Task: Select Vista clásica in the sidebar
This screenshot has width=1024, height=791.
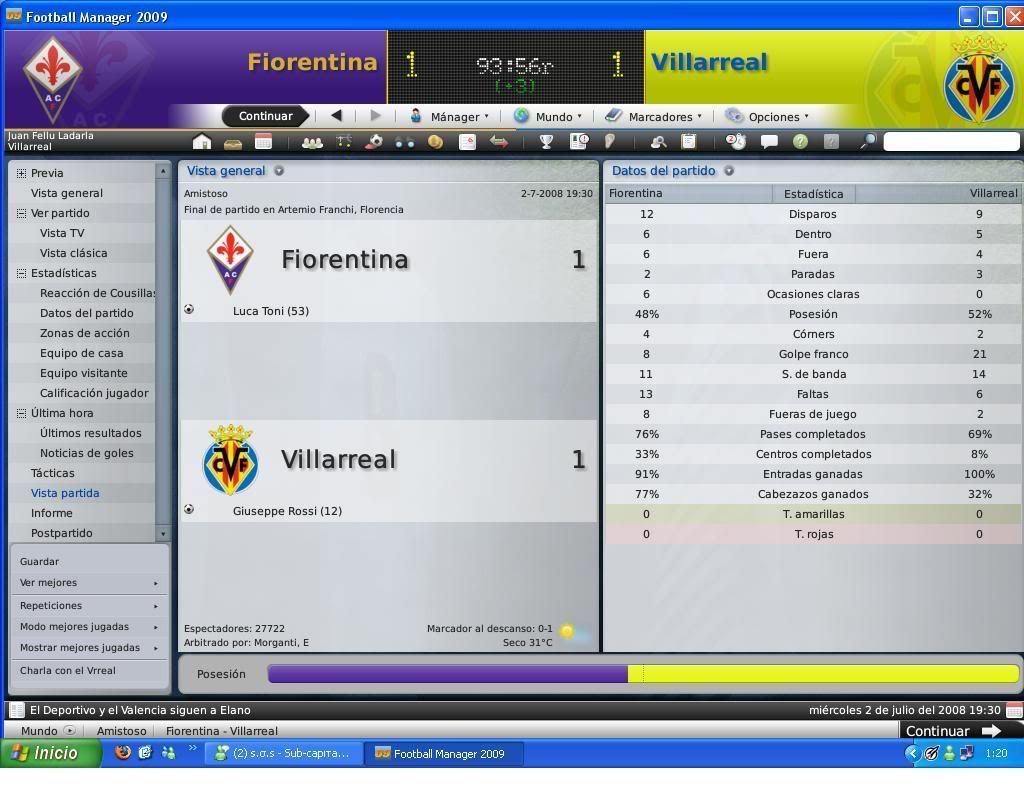Action: [x=73, y=253]
